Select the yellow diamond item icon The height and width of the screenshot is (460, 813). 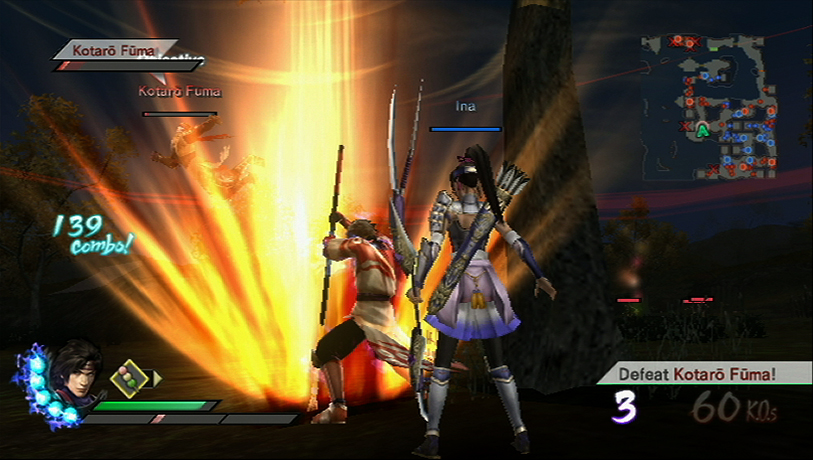pyautogui.click(x=128, y=378)
